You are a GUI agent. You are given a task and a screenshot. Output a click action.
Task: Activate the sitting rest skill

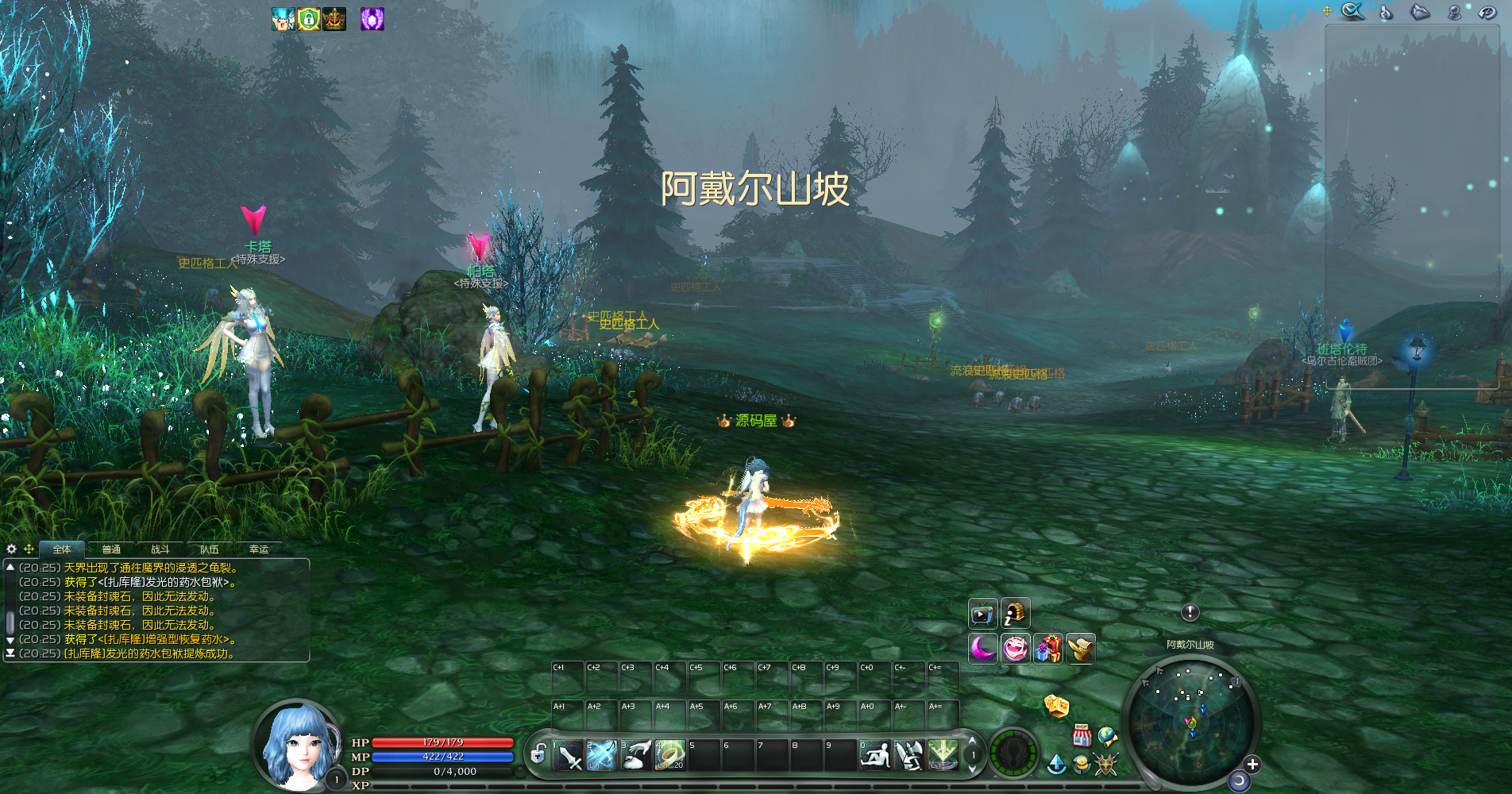tap(875, 755)
